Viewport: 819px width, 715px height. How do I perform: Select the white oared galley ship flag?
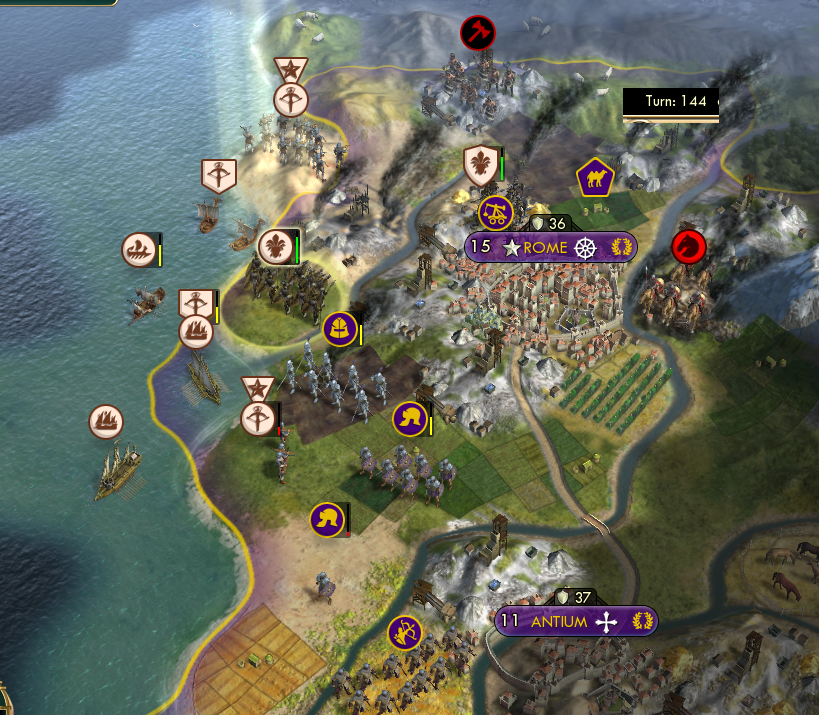[x=139, y=250]
